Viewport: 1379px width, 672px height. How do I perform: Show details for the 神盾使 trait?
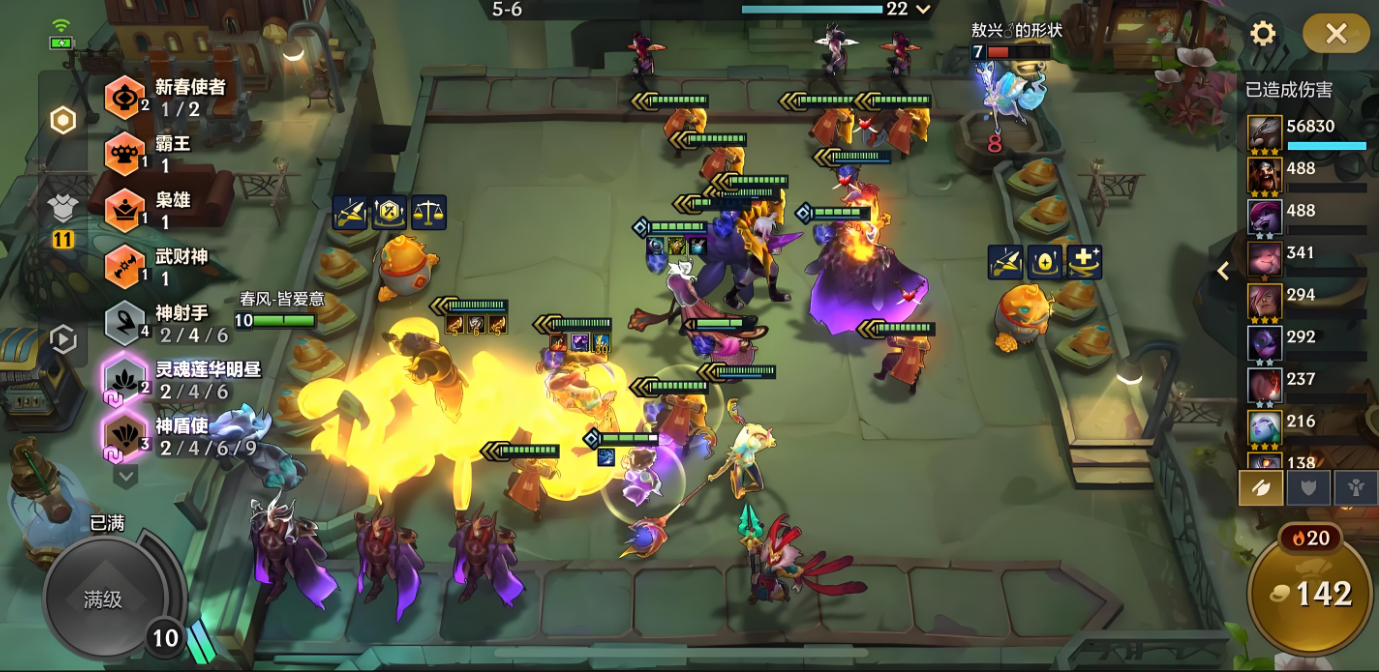tap(126, 436)
